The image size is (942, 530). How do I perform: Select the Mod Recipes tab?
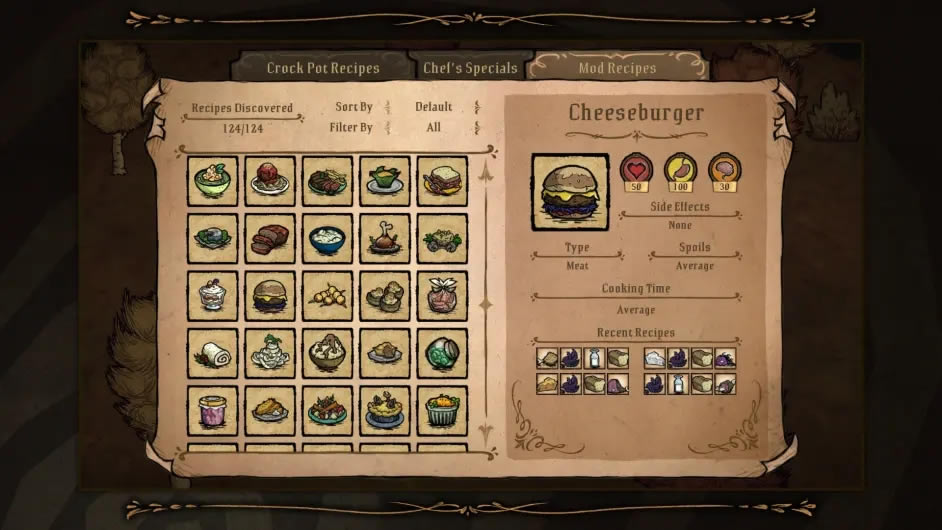[x=617, y=68]
